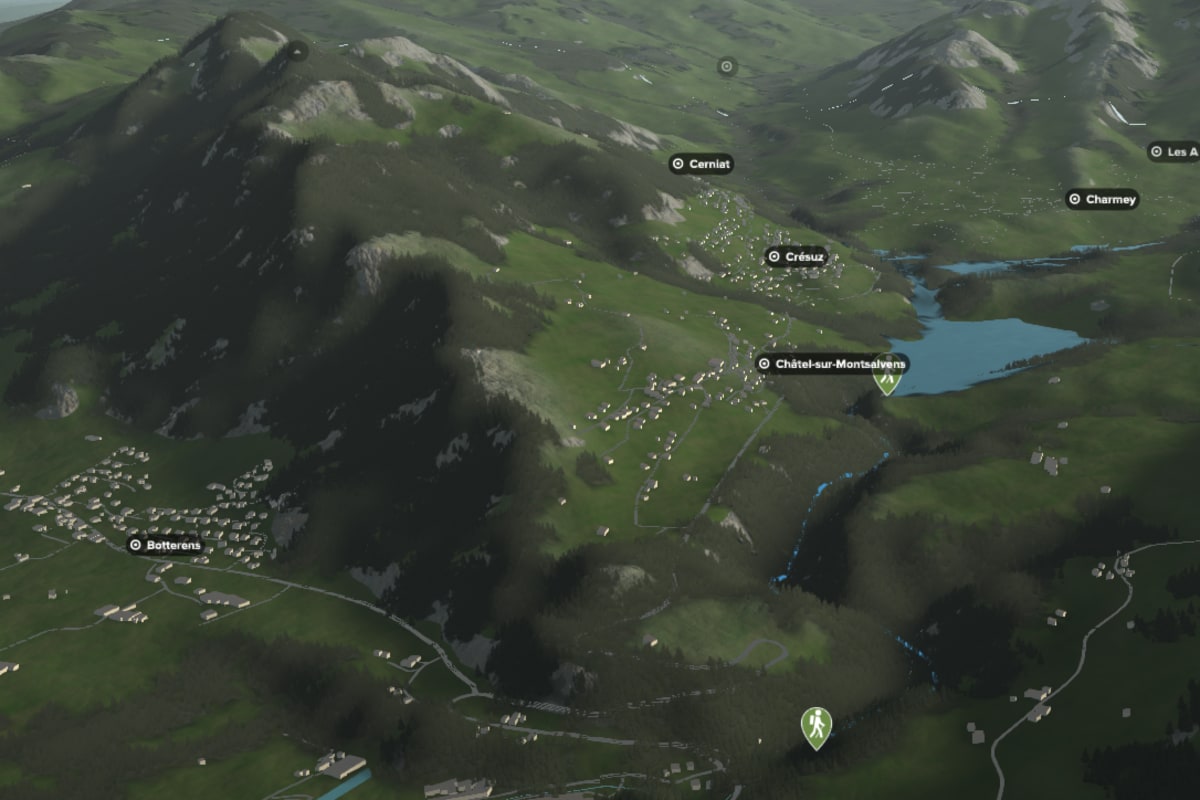Select the Cerniat place label

coord(701,164)
